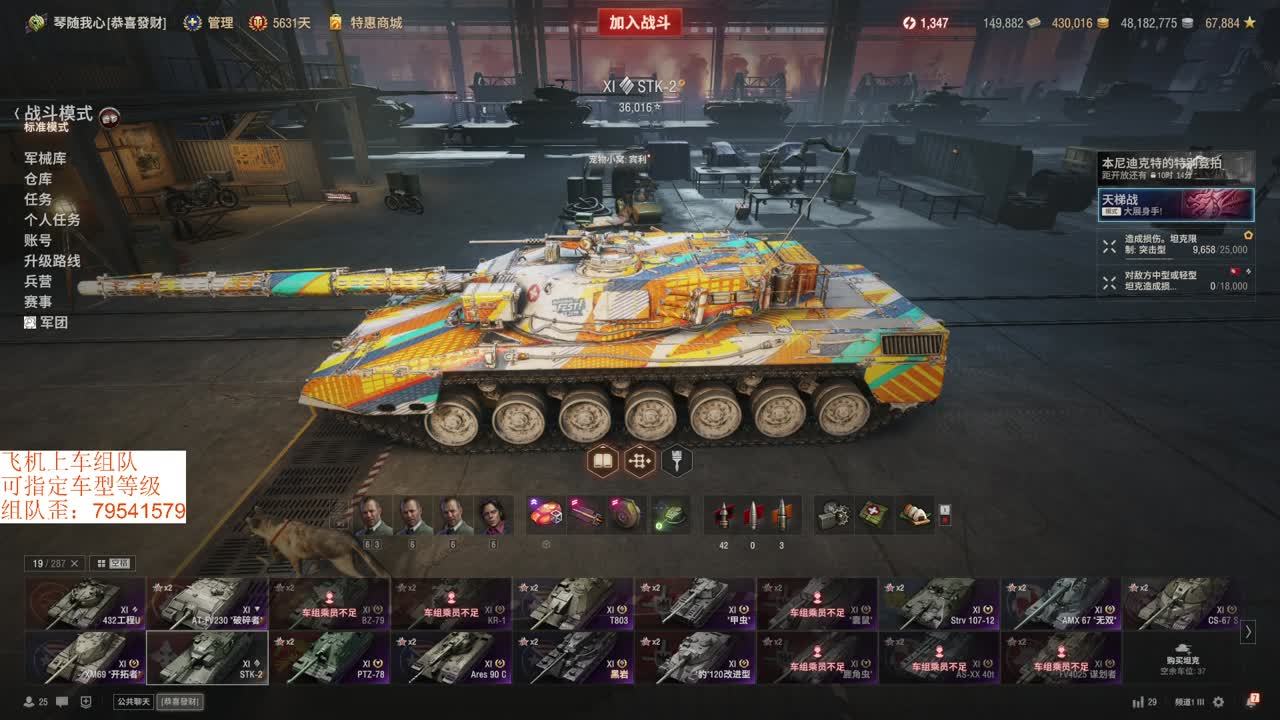Open the paintbrush customization icon
The image size is (1280, 720).
677,461
